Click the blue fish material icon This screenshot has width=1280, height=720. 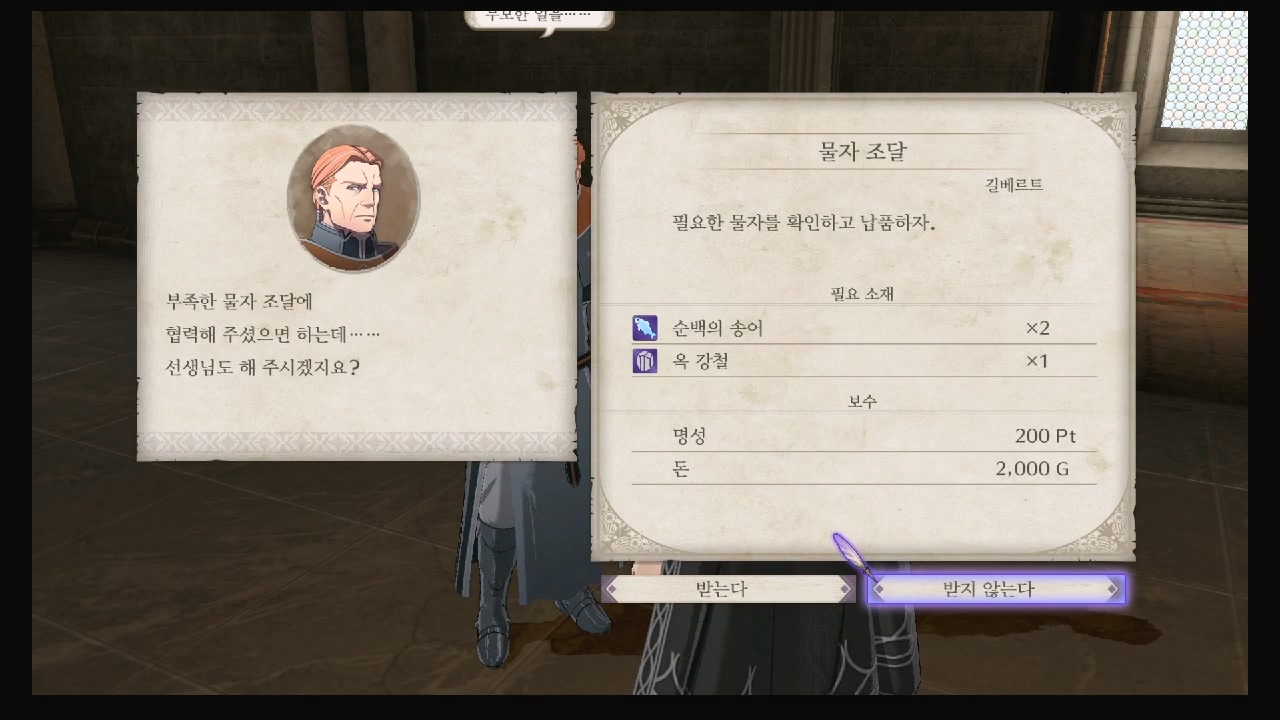tap(645, 328)
